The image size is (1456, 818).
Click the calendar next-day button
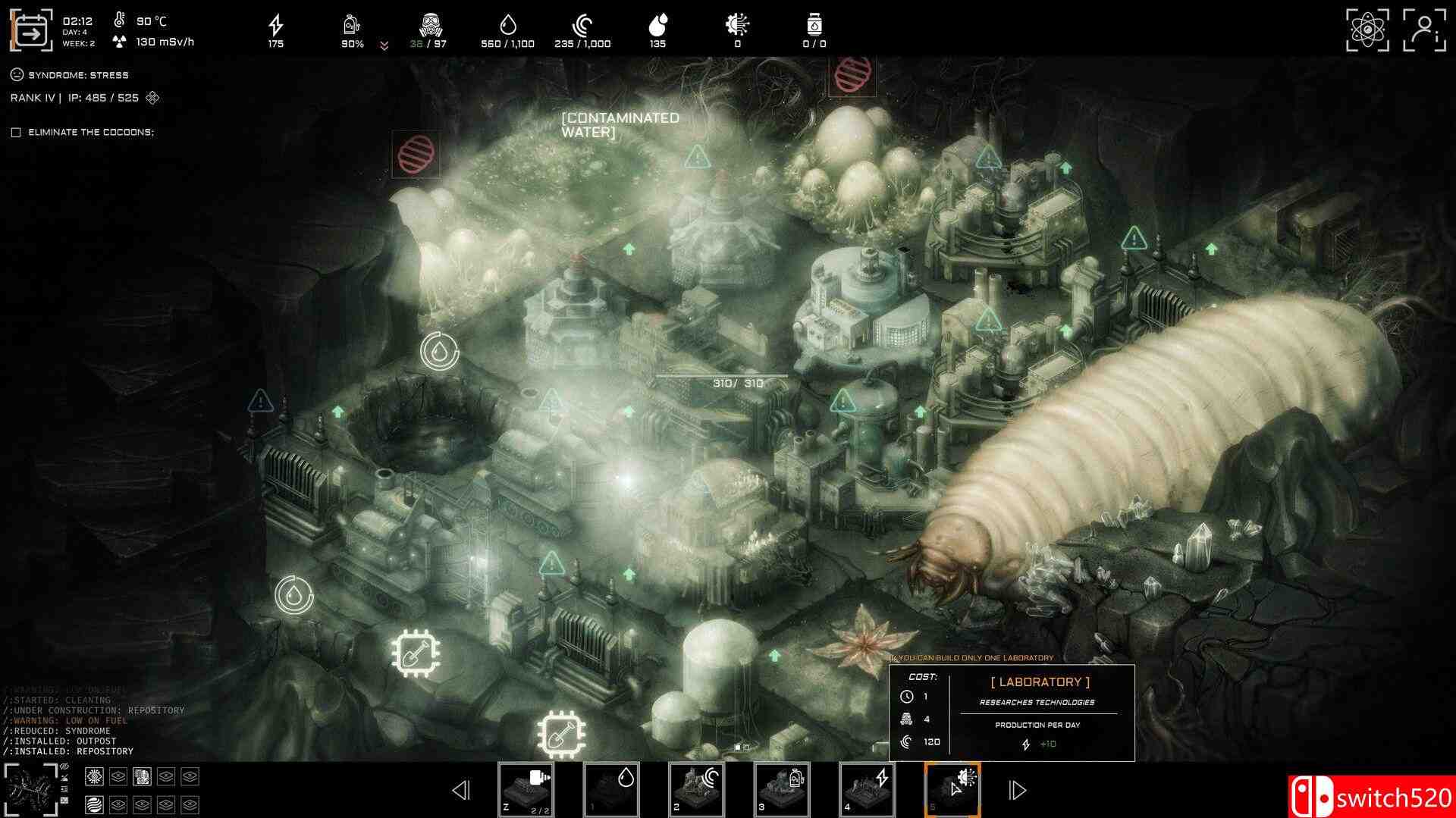[31, 31]
